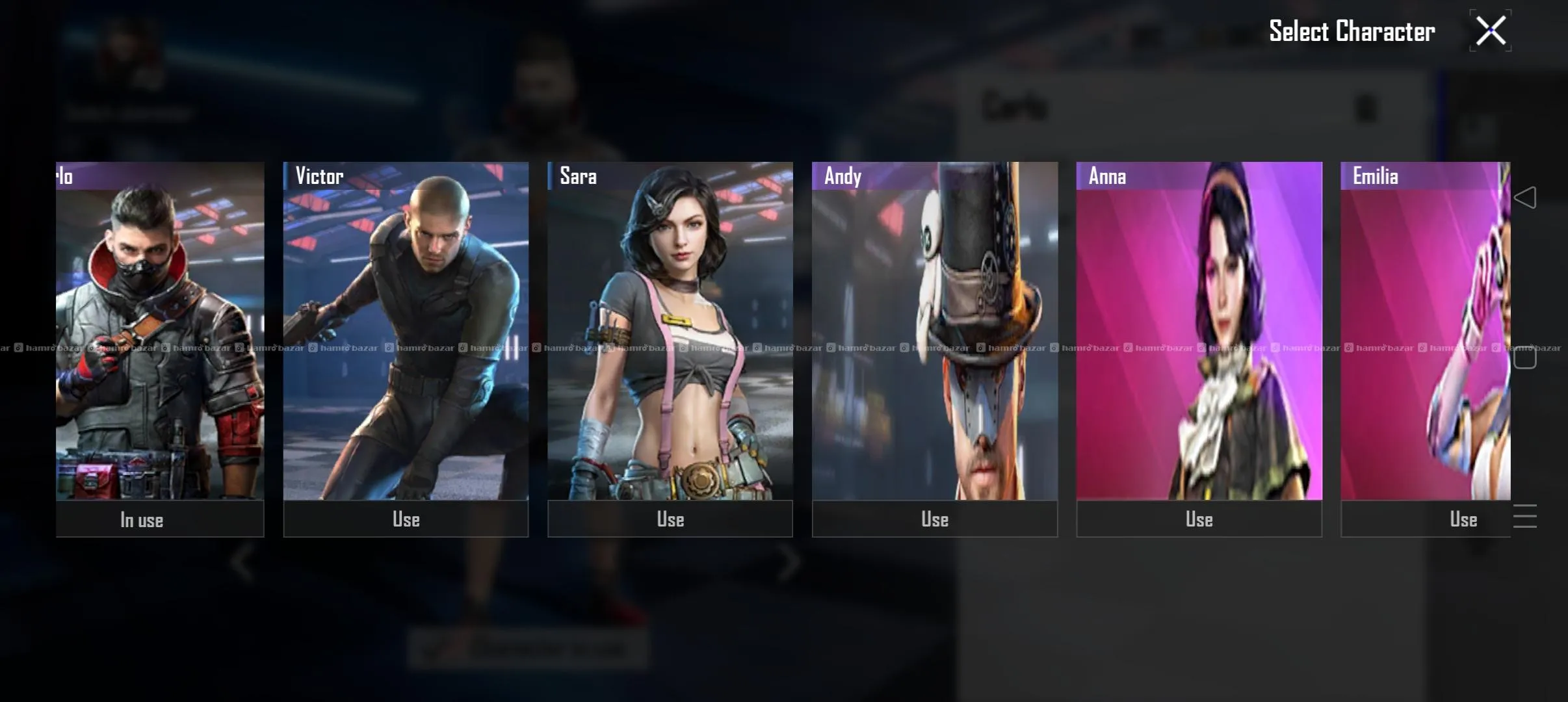The width and height of the screenshot is (1568, 702).
Task: Tap the Android home square button
Action: 1525,357
